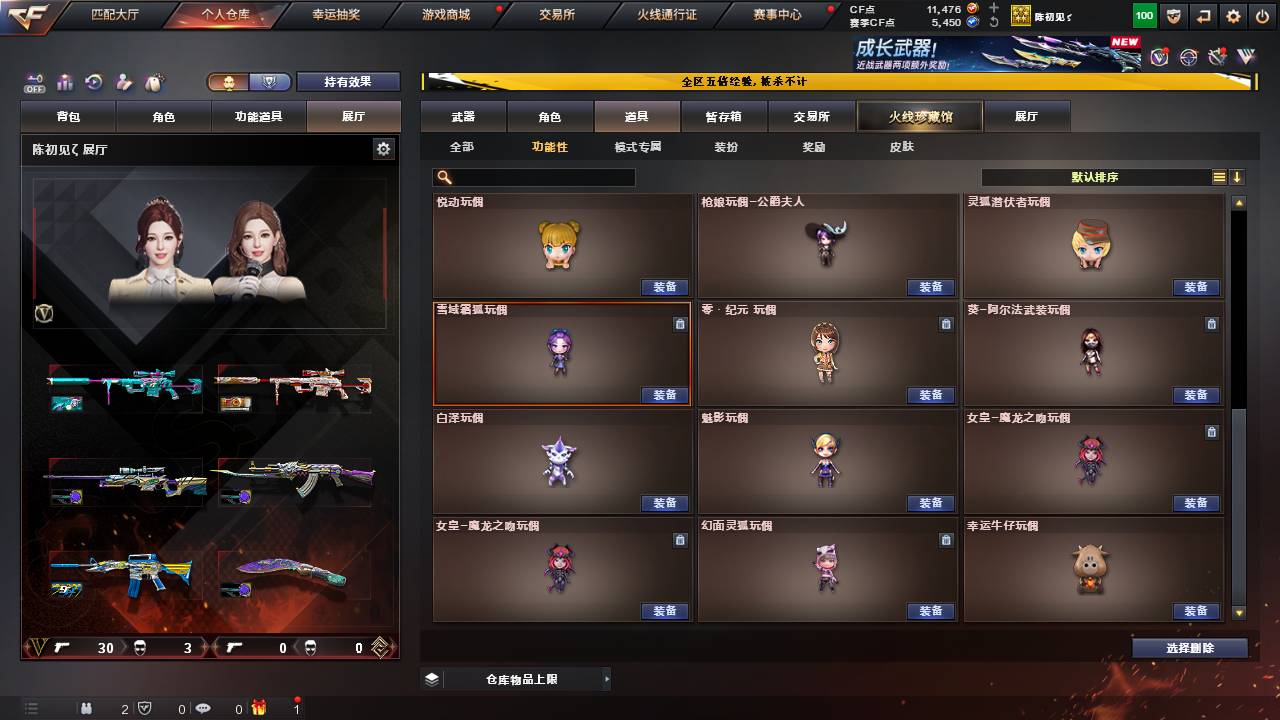Click the return arrow icon in the top bar
1280x720 pixels.
point(1203,14)
